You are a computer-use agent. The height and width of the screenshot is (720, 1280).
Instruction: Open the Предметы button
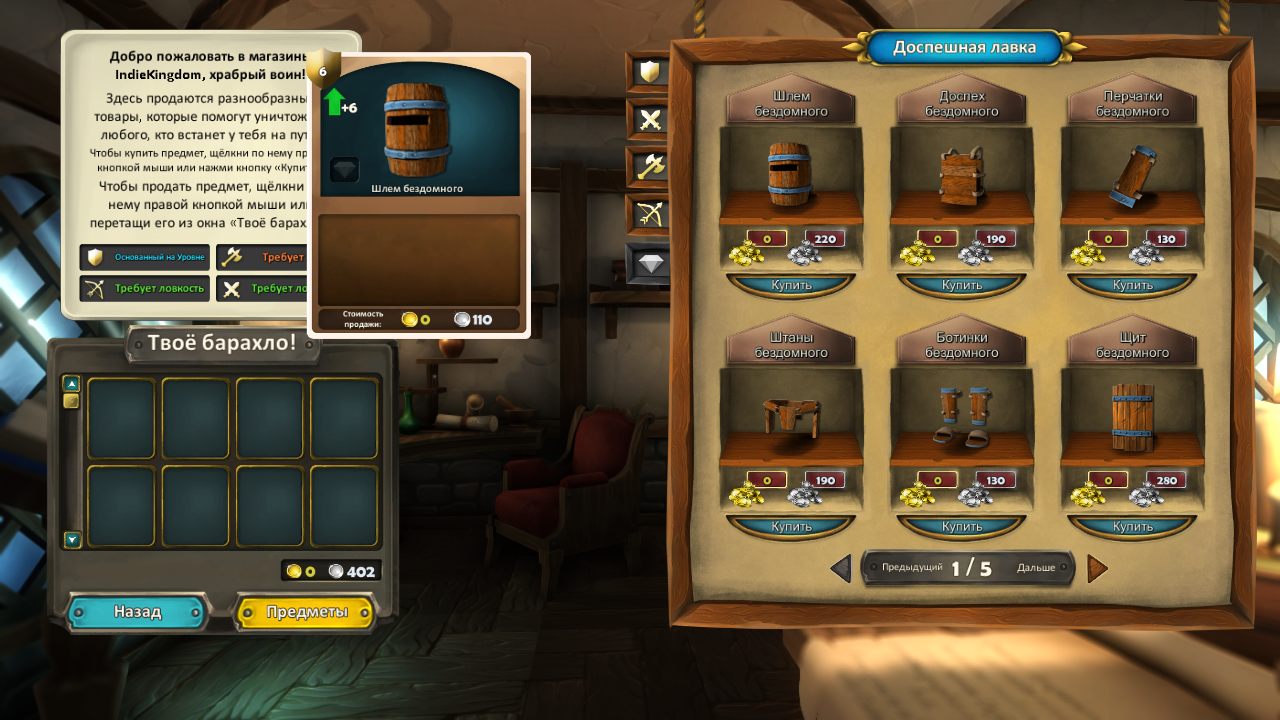(306, 611)
